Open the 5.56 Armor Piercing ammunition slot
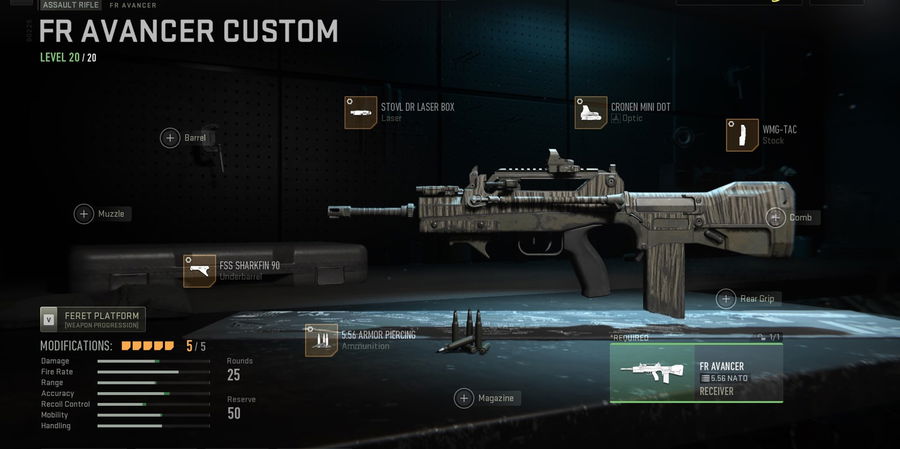The width and height of the screenshot is (900, 449). pyautogui.click(x=322, y=341)
